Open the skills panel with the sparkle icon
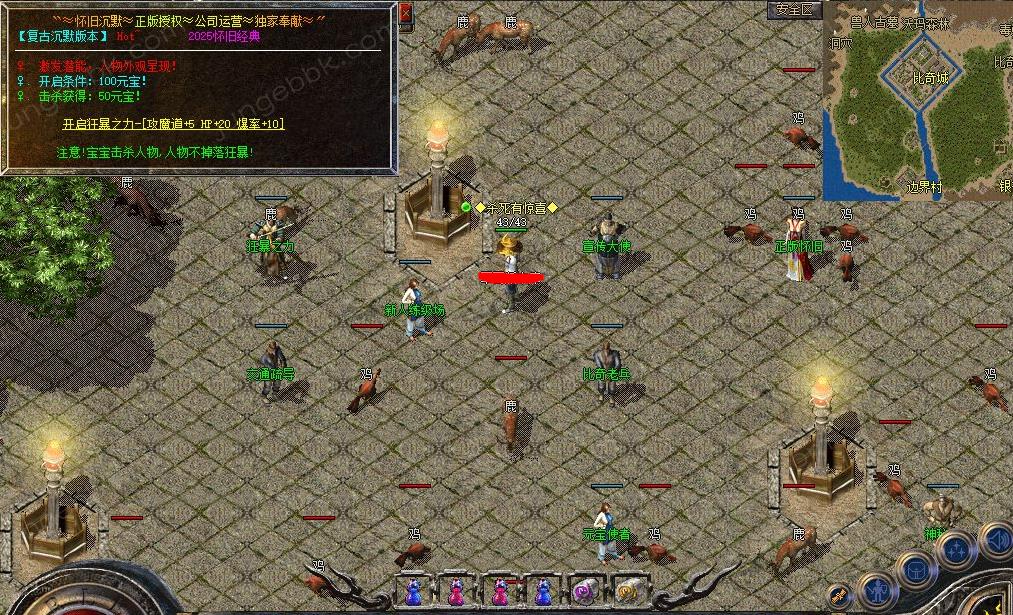This screenshot has width=1013, height=615. point(957,548)
